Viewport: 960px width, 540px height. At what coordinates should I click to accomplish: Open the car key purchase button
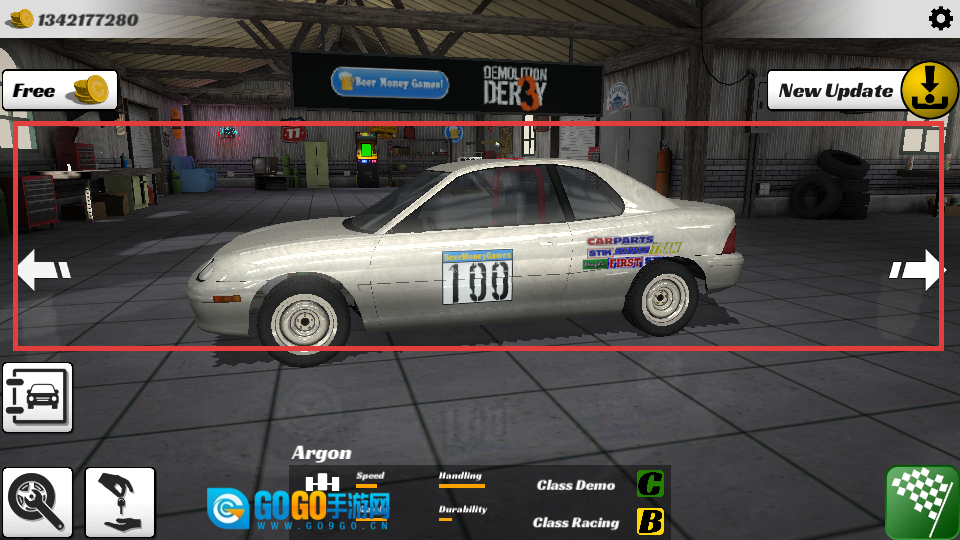(120, 502)
